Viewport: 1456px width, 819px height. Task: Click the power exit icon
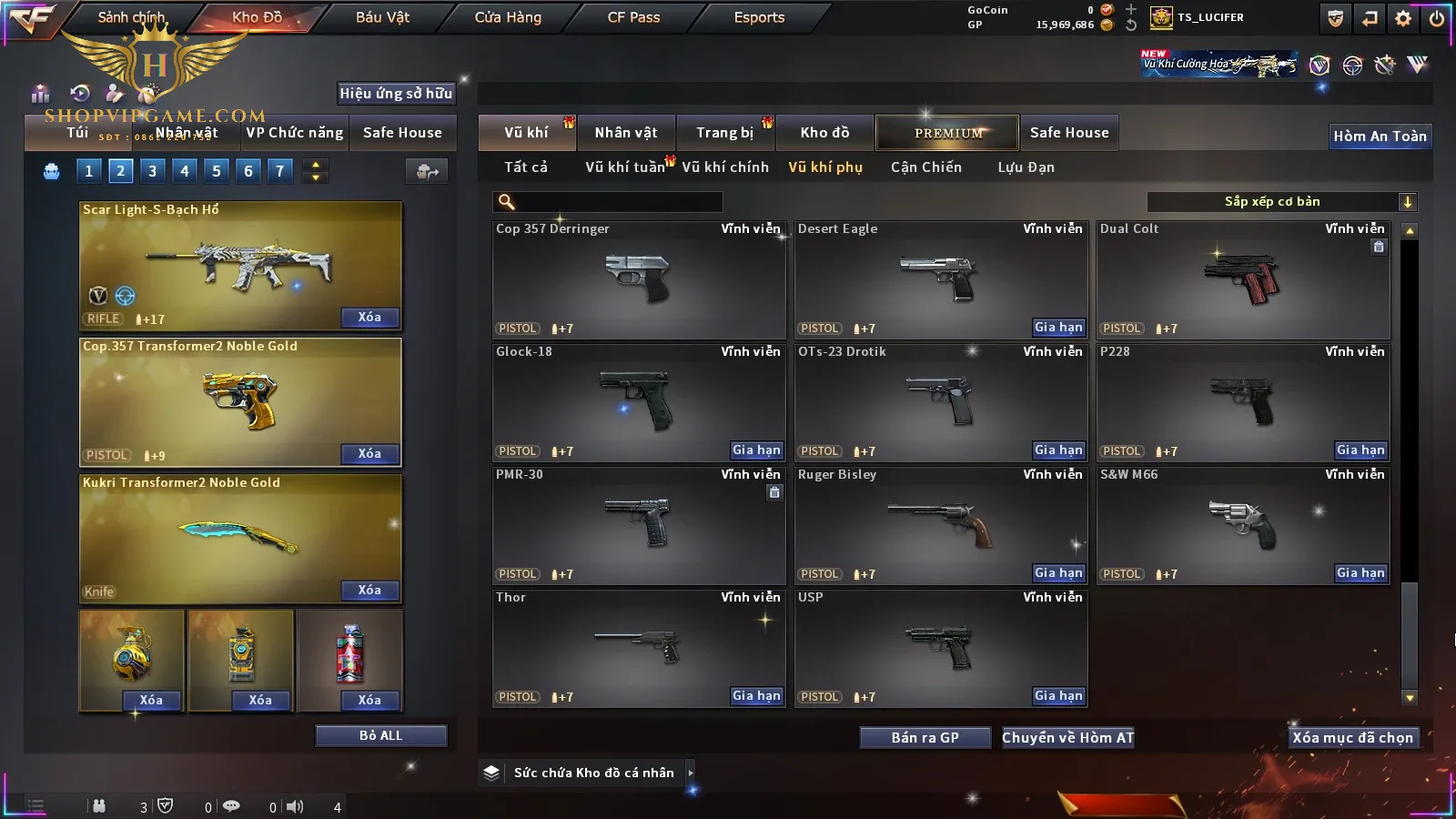1437,18
